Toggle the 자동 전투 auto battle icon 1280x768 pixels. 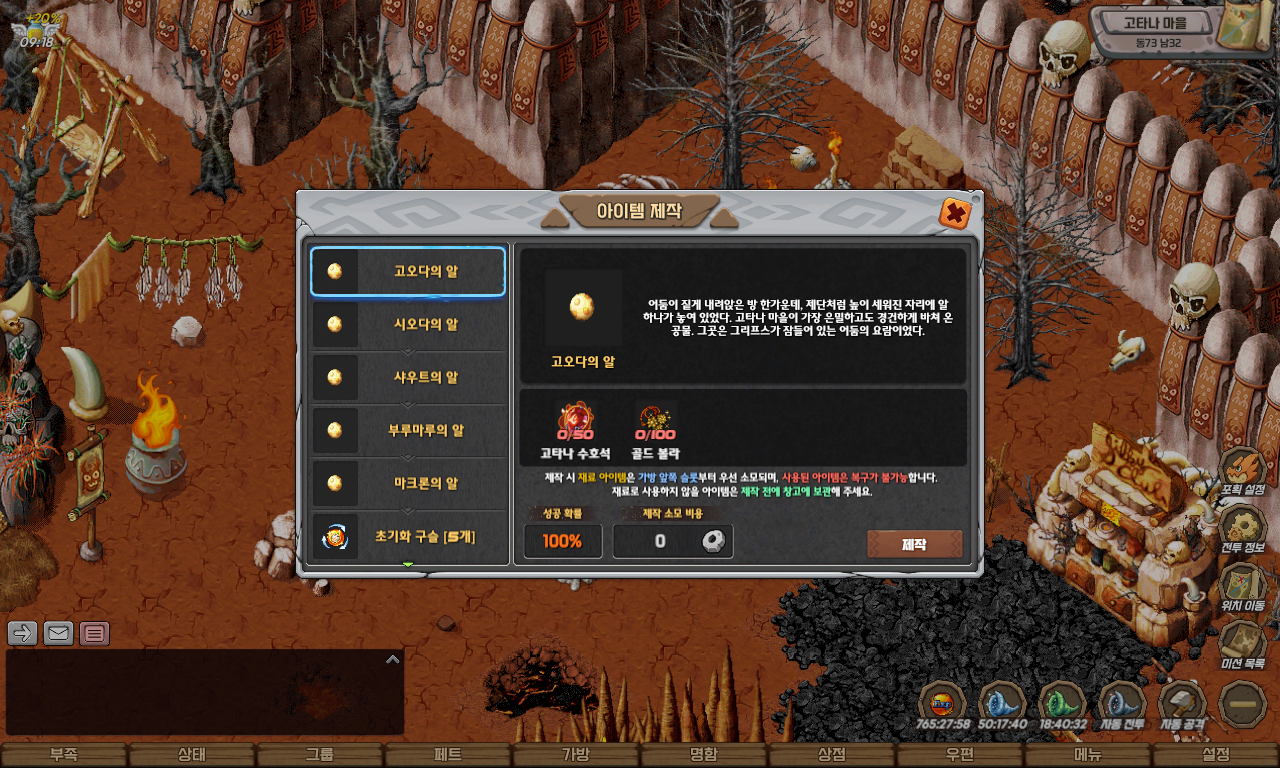click(x=1122, y=703)
